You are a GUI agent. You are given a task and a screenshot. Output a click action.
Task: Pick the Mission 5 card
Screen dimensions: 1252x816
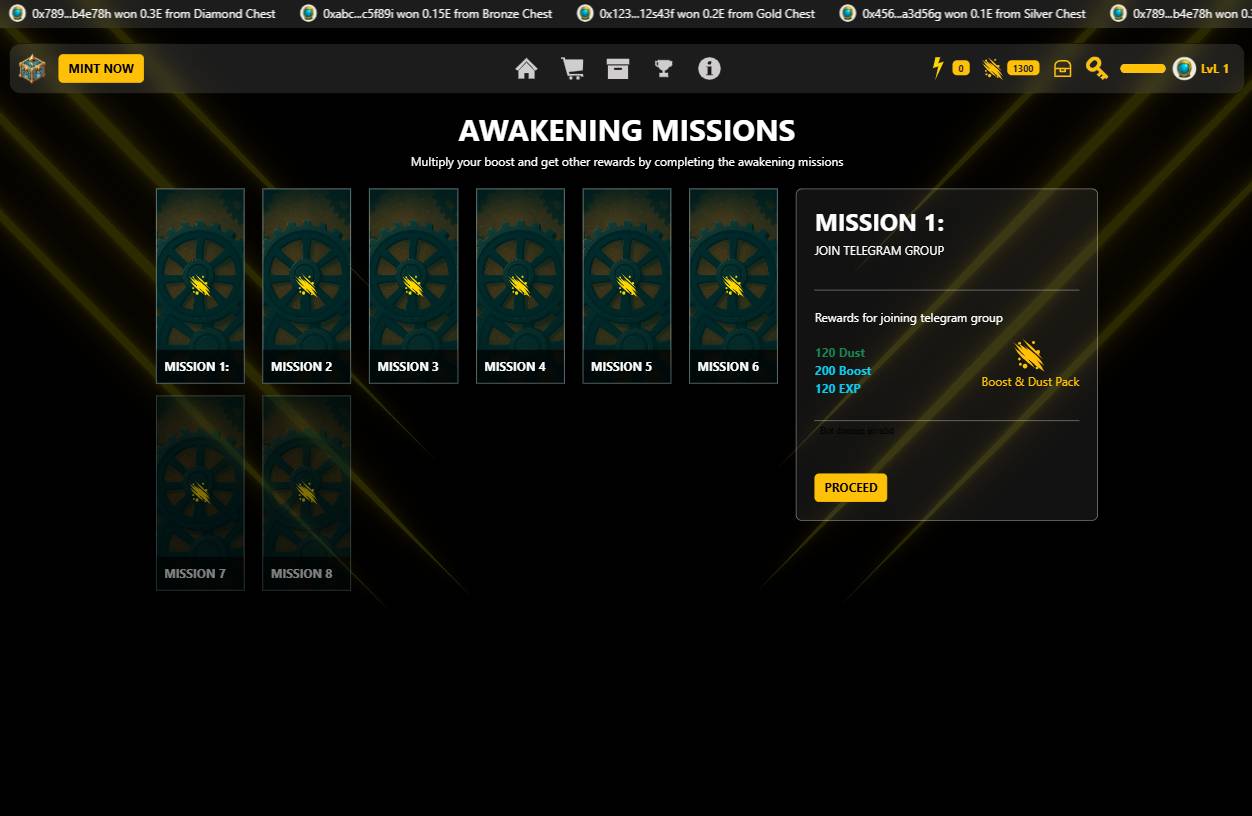pos(627,286)
